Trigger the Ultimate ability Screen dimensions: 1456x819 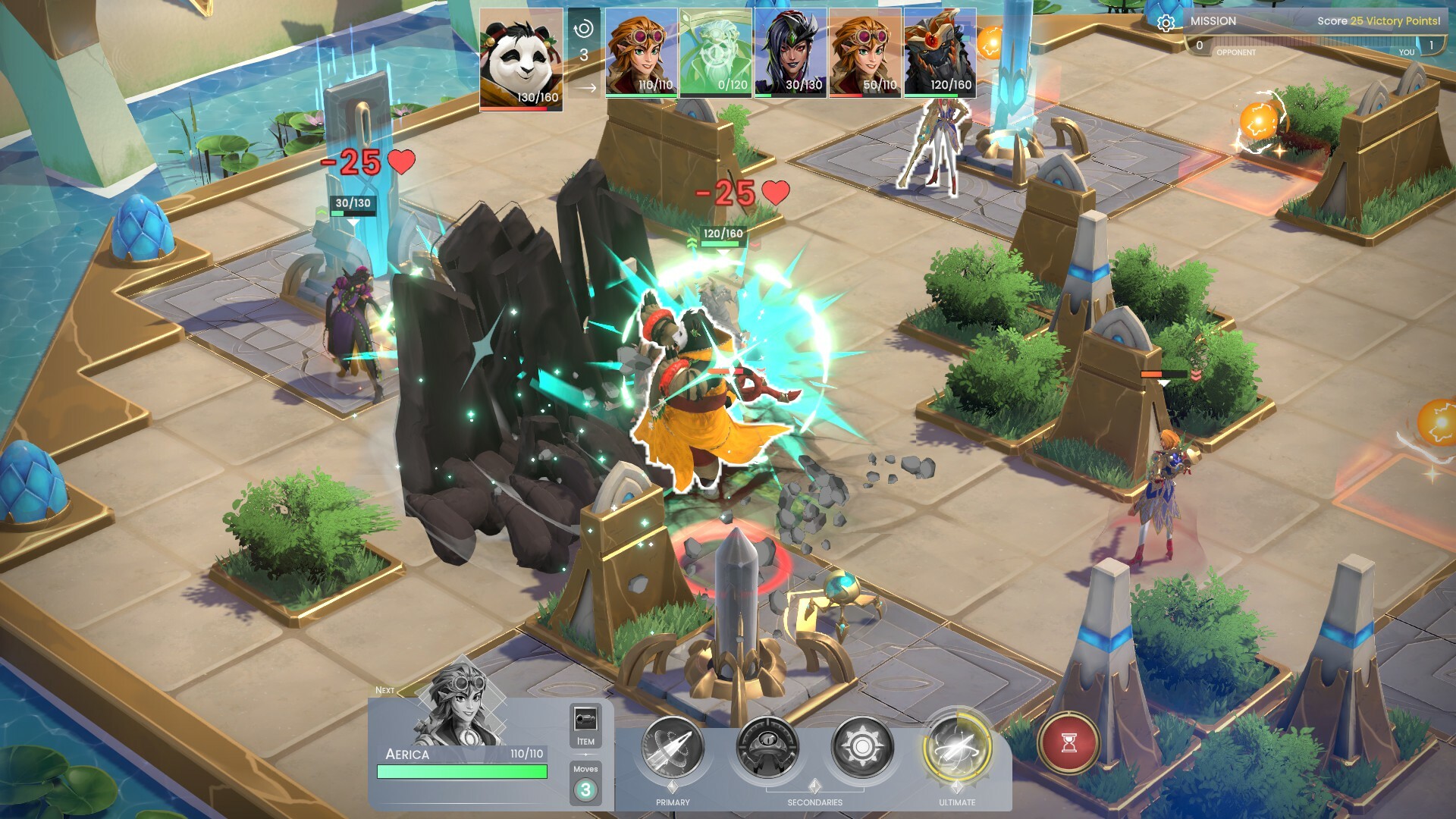tap(957, 748)
